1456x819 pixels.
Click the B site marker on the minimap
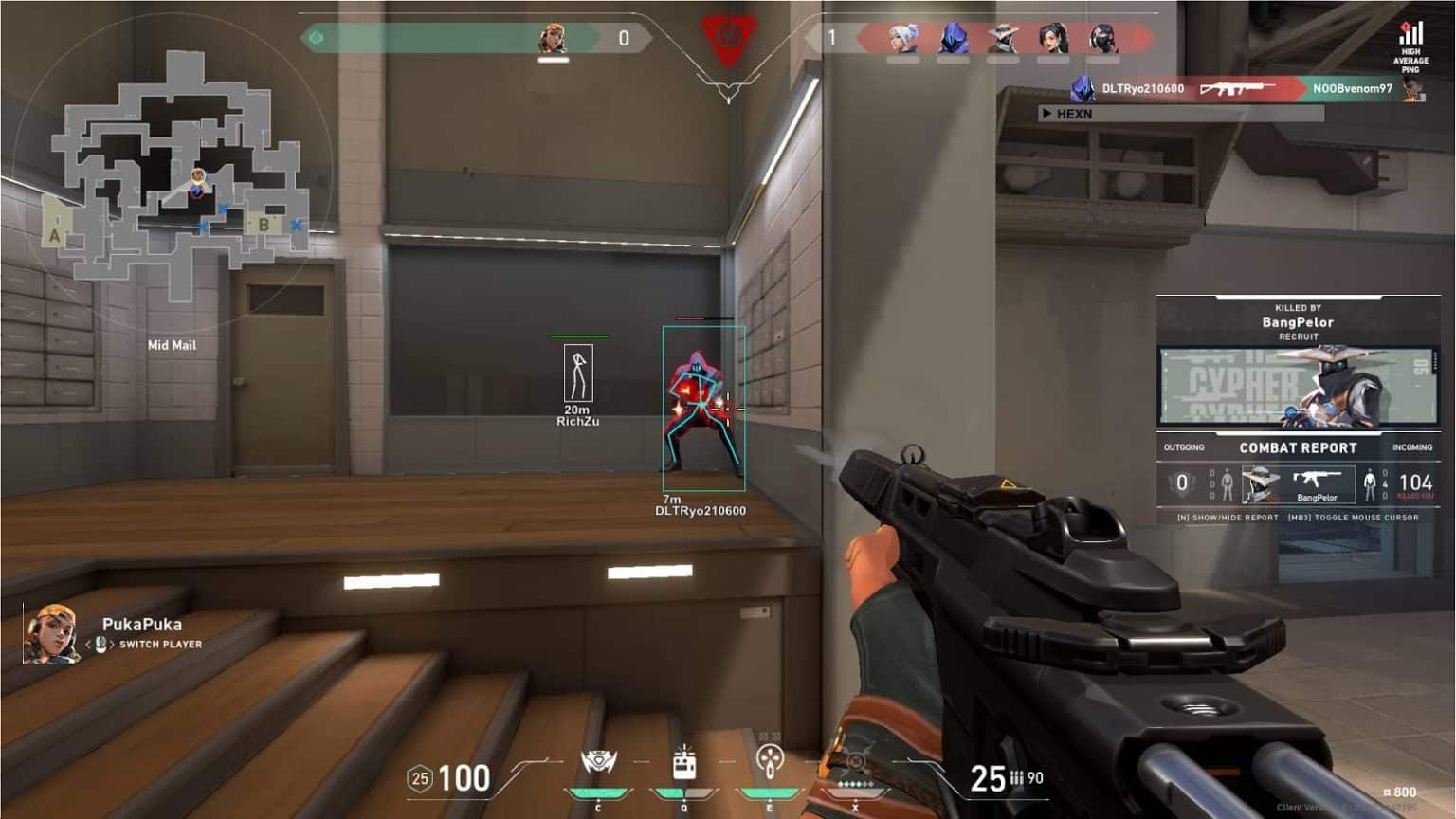click(x=264, y=225)
